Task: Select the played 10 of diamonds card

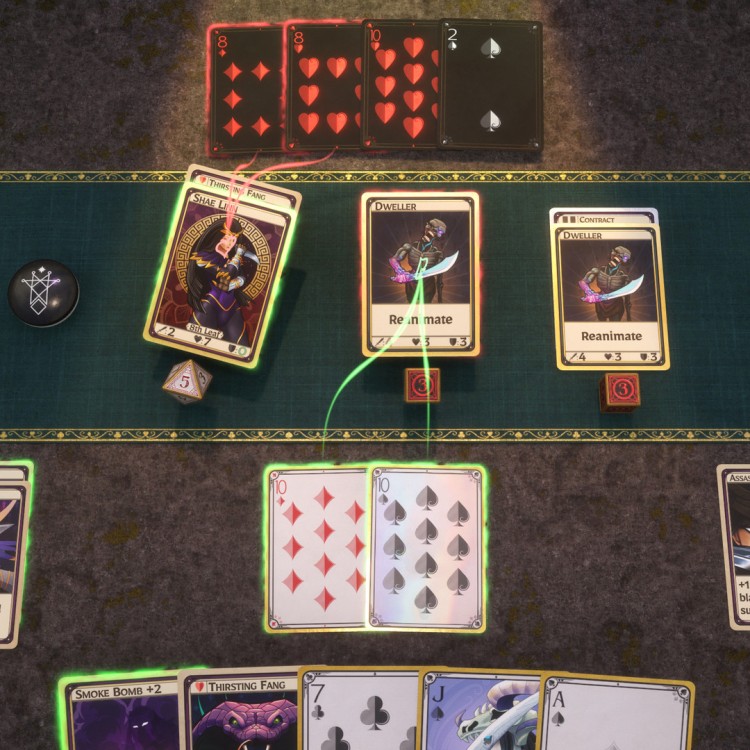Action: coord(316,548)
